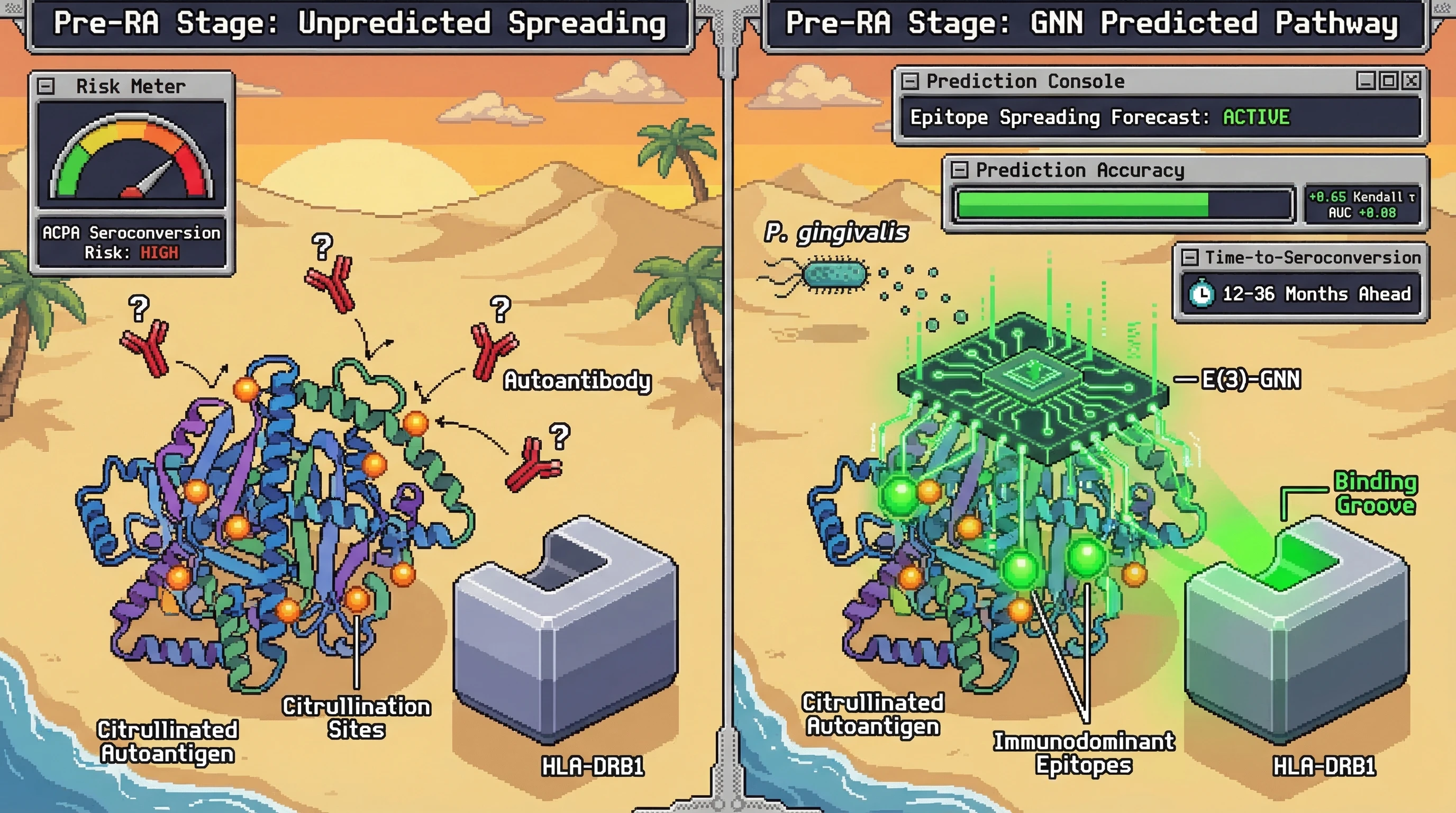Click the Prediction Console title-bar menu box
This screenshot has height=813, width=1456.
(x=909, y=82)
